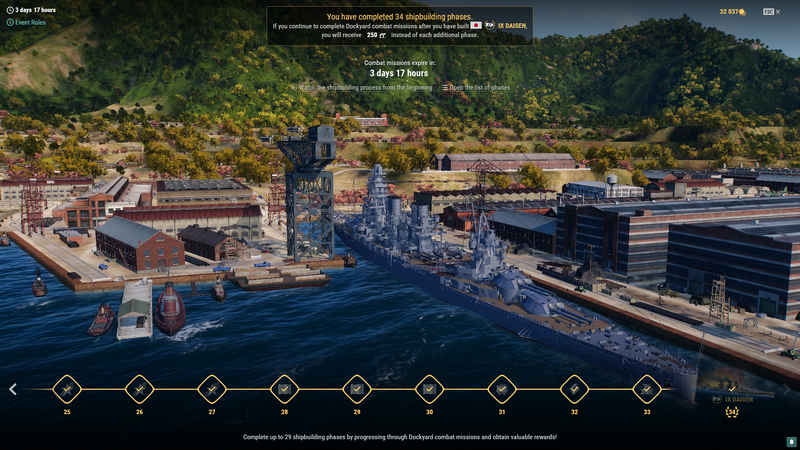Open the Event Rules
This screenshot has width=800, height=450.
pyautogui.click(x=28, y=22)
